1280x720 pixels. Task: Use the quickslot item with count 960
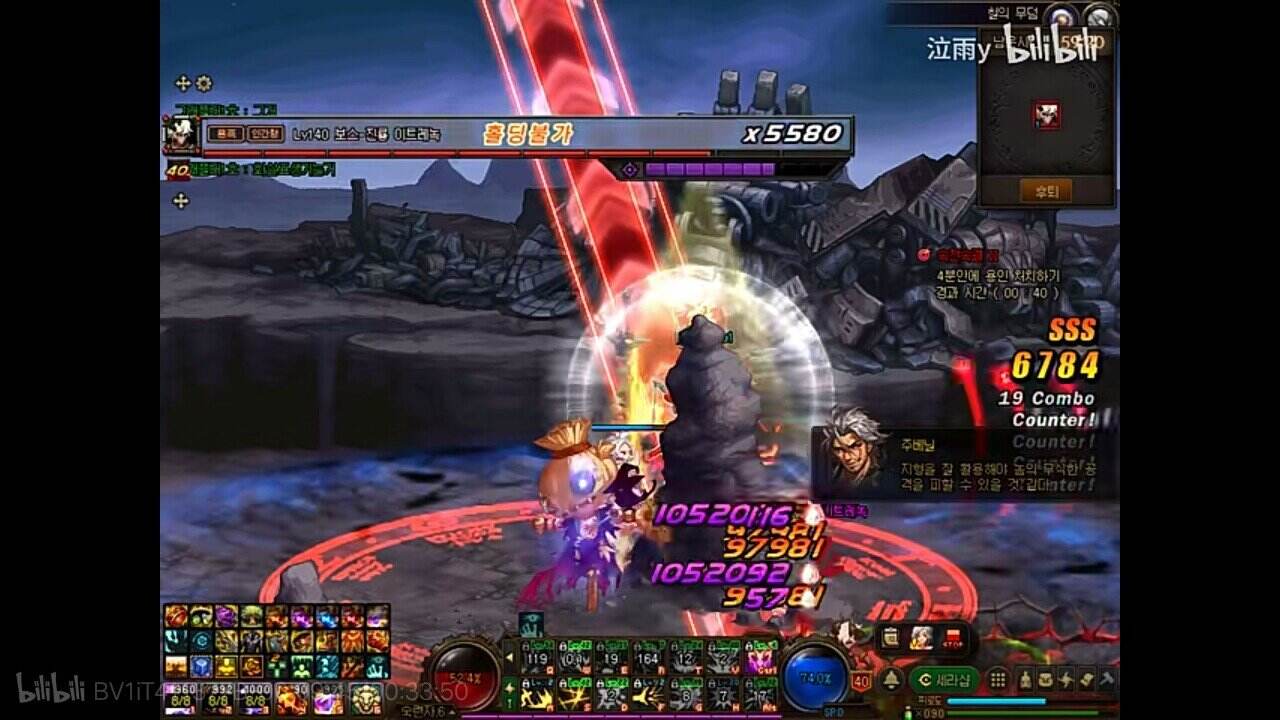[x=180, y=696]
